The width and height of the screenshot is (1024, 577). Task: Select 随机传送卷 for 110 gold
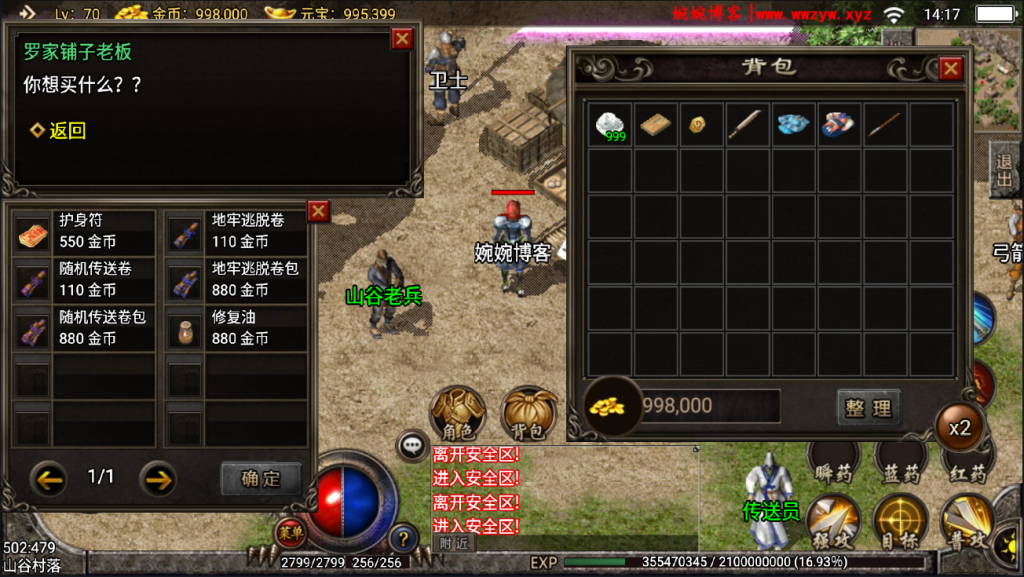tap(84, 279)
